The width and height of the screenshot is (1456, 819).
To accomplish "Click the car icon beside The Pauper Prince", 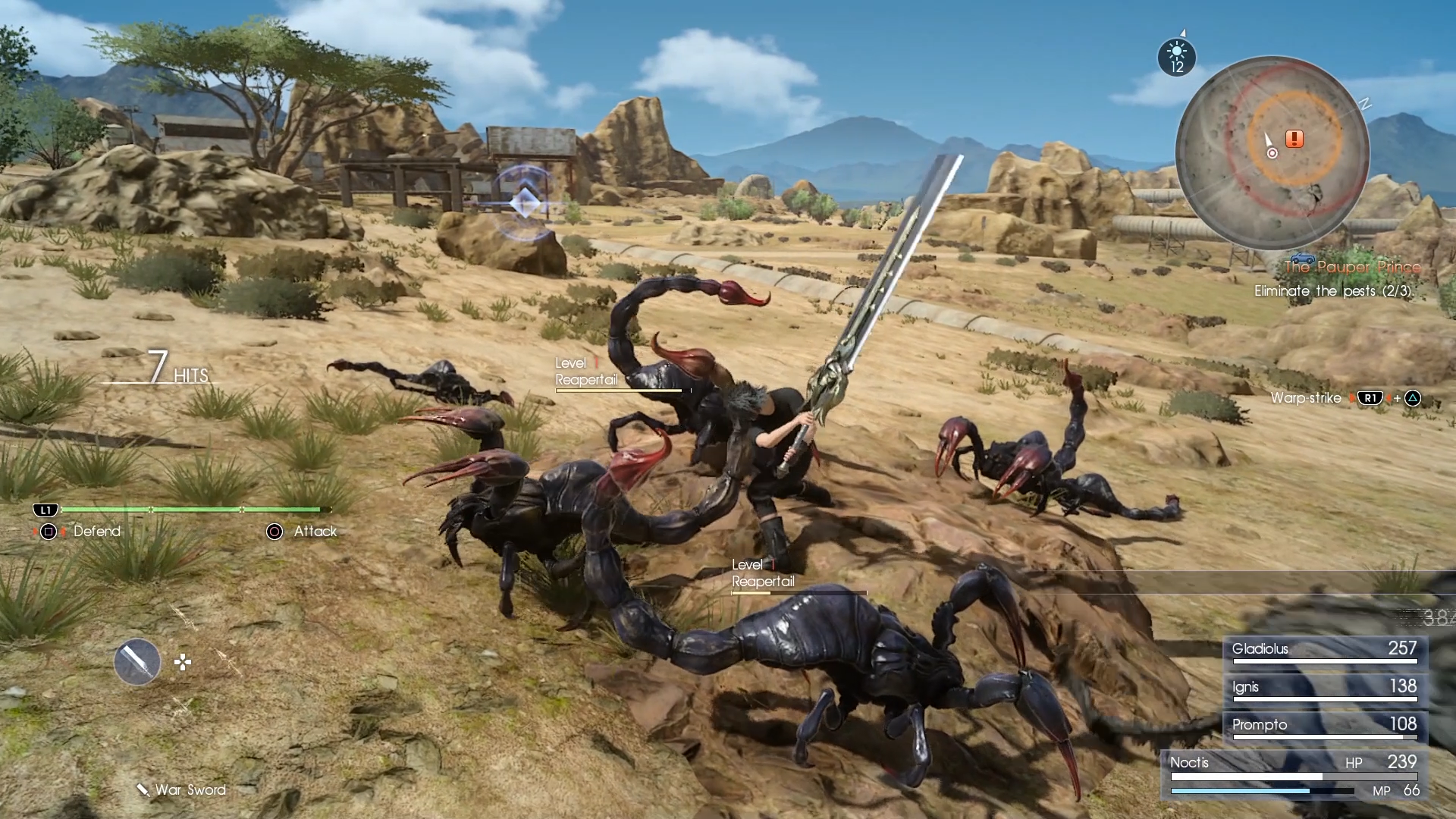I will (1301, 258).
